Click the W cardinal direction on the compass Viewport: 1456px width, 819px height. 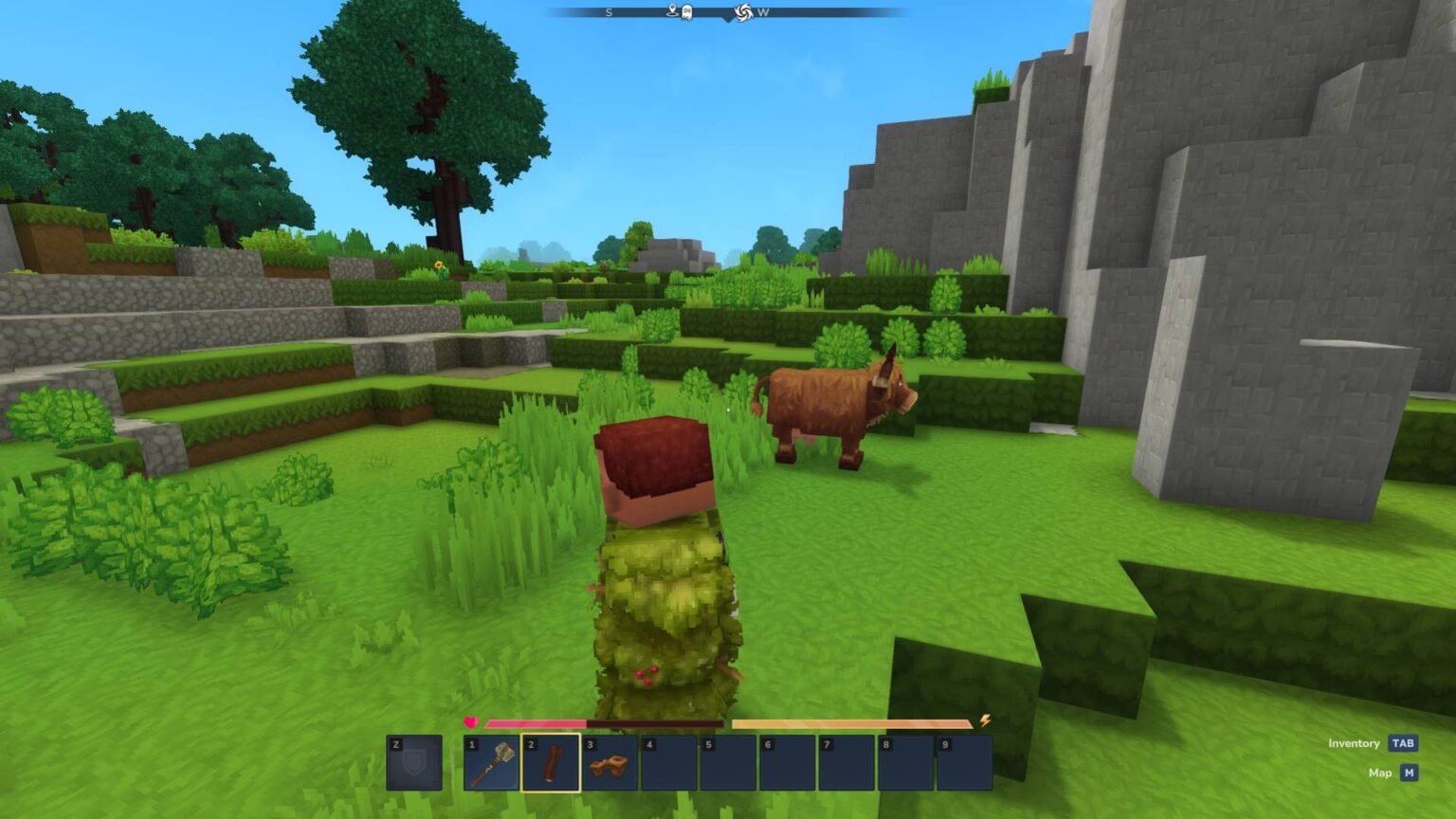[x=765, y=12]
